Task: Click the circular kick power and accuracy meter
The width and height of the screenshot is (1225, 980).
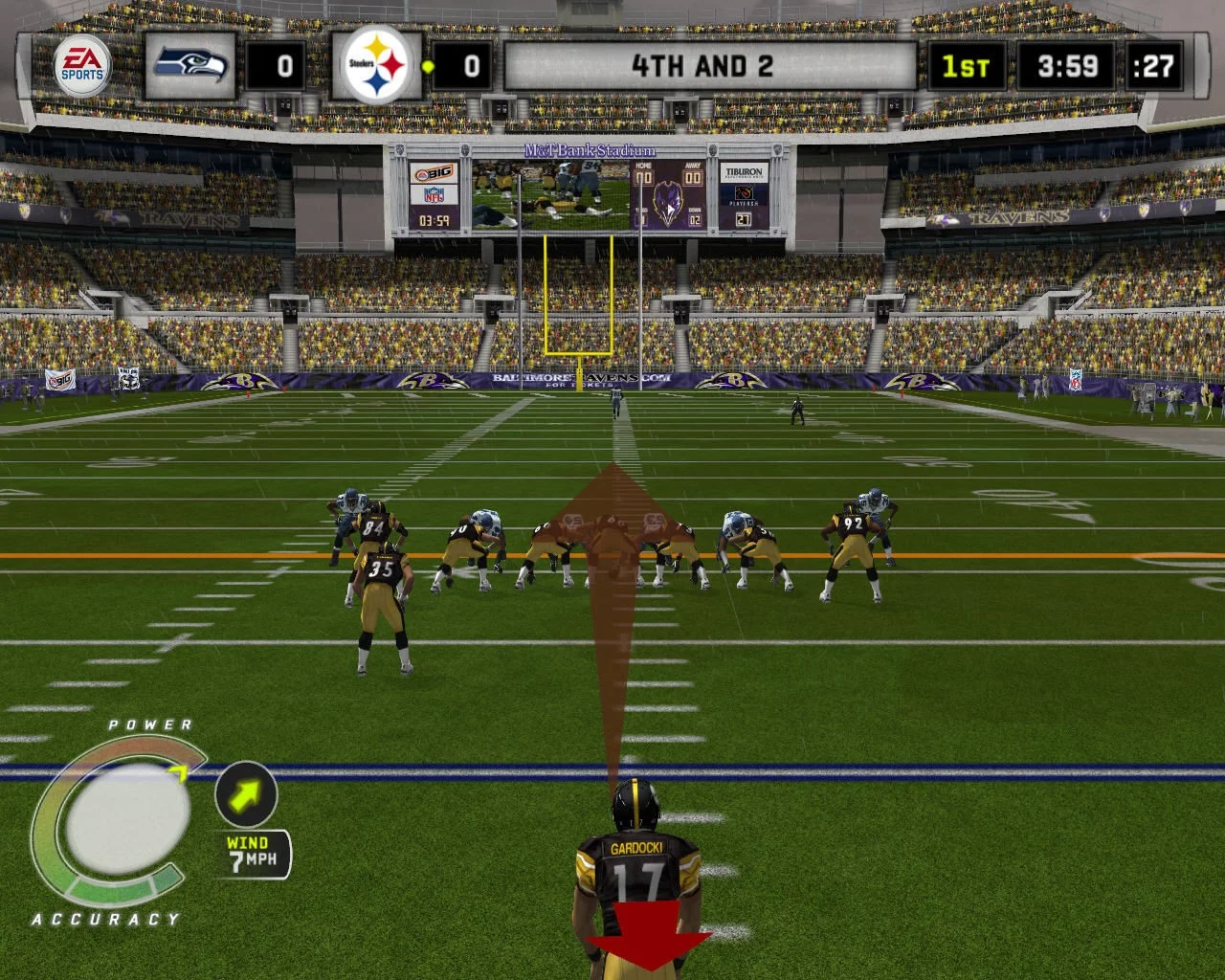Action: click(119, 825)
